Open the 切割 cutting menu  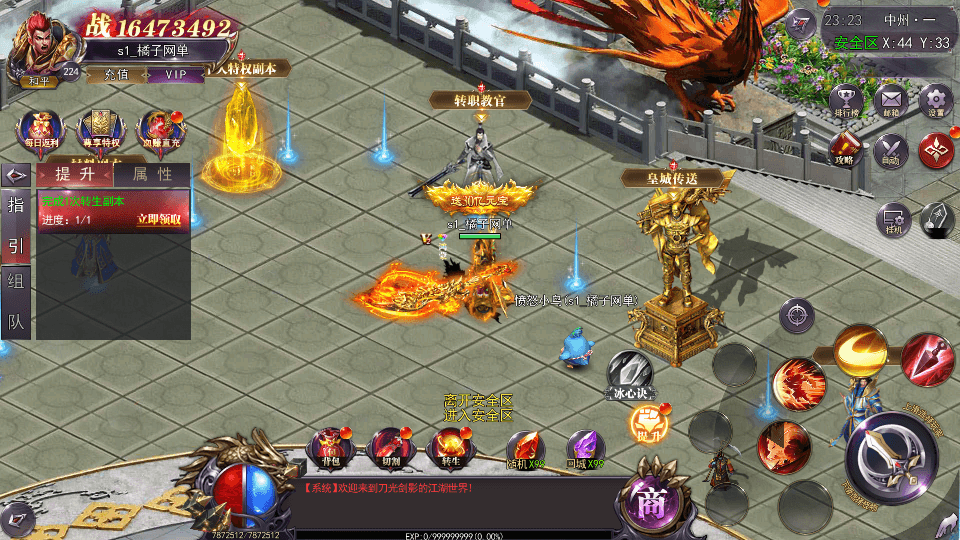390,449
